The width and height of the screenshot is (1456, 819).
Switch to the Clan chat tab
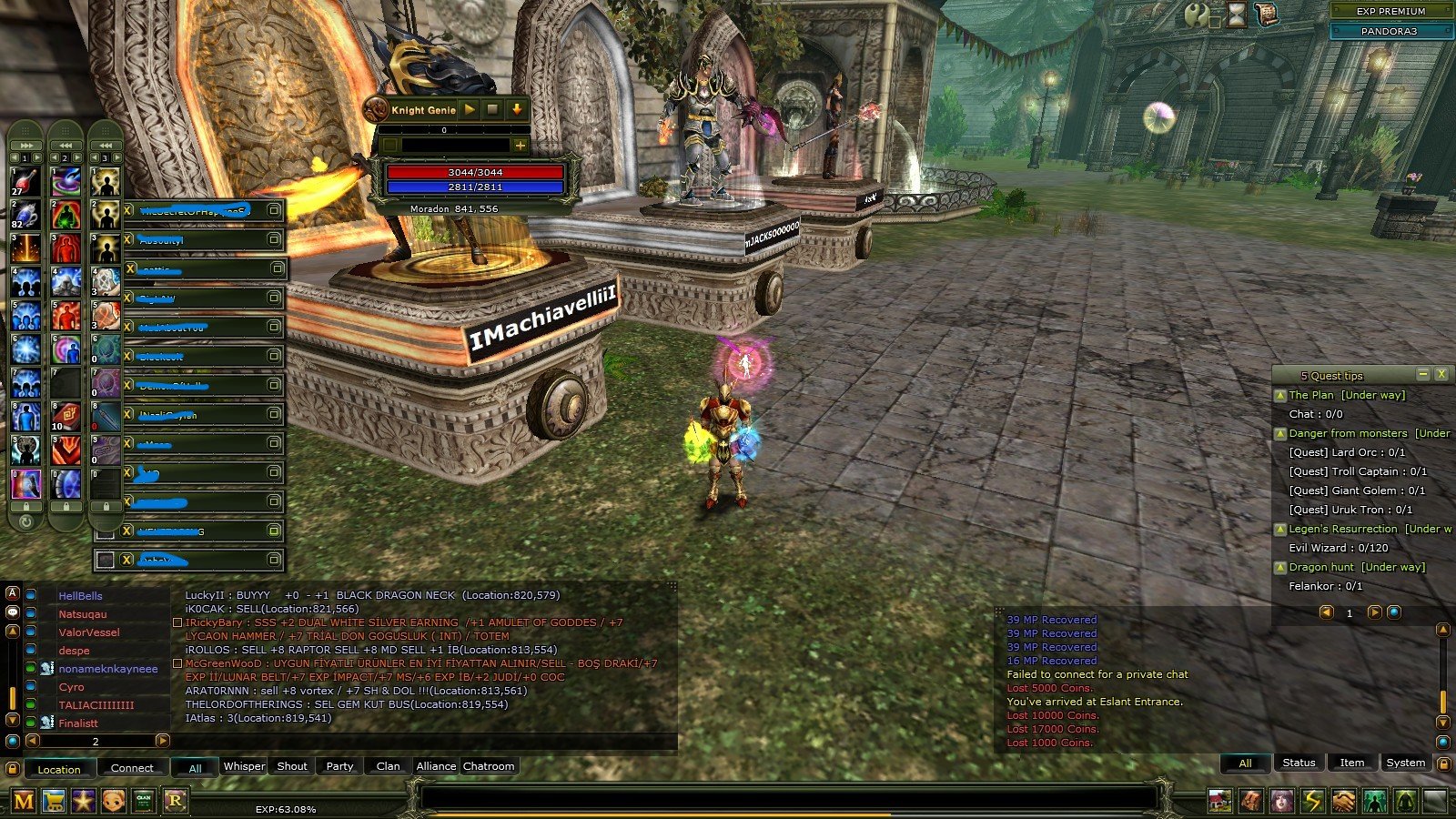(x=388, y=766)
